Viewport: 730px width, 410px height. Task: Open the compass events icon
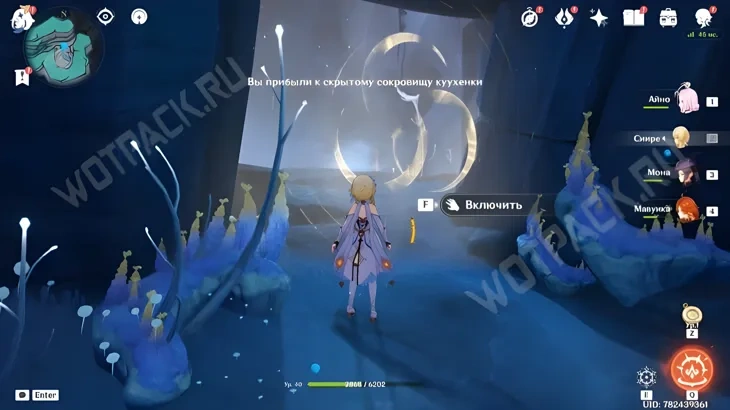click(x=530, y=17)
